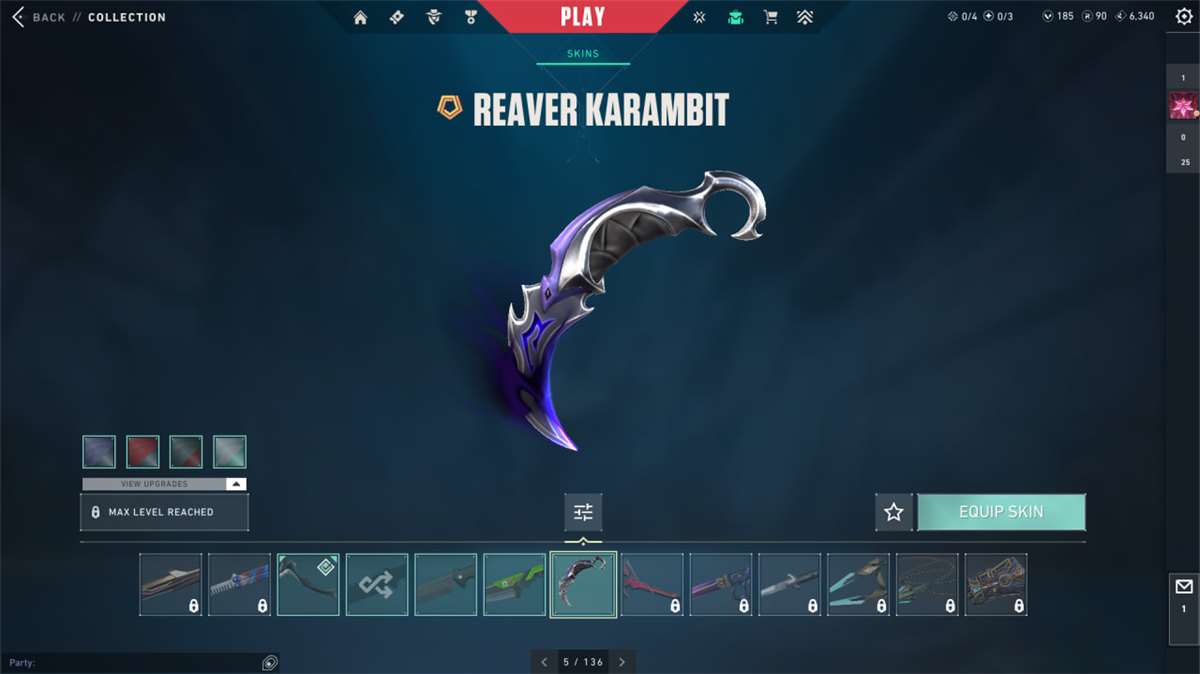Open the mail envelope inbox

pyautogui.click(x=1184, y=587)
